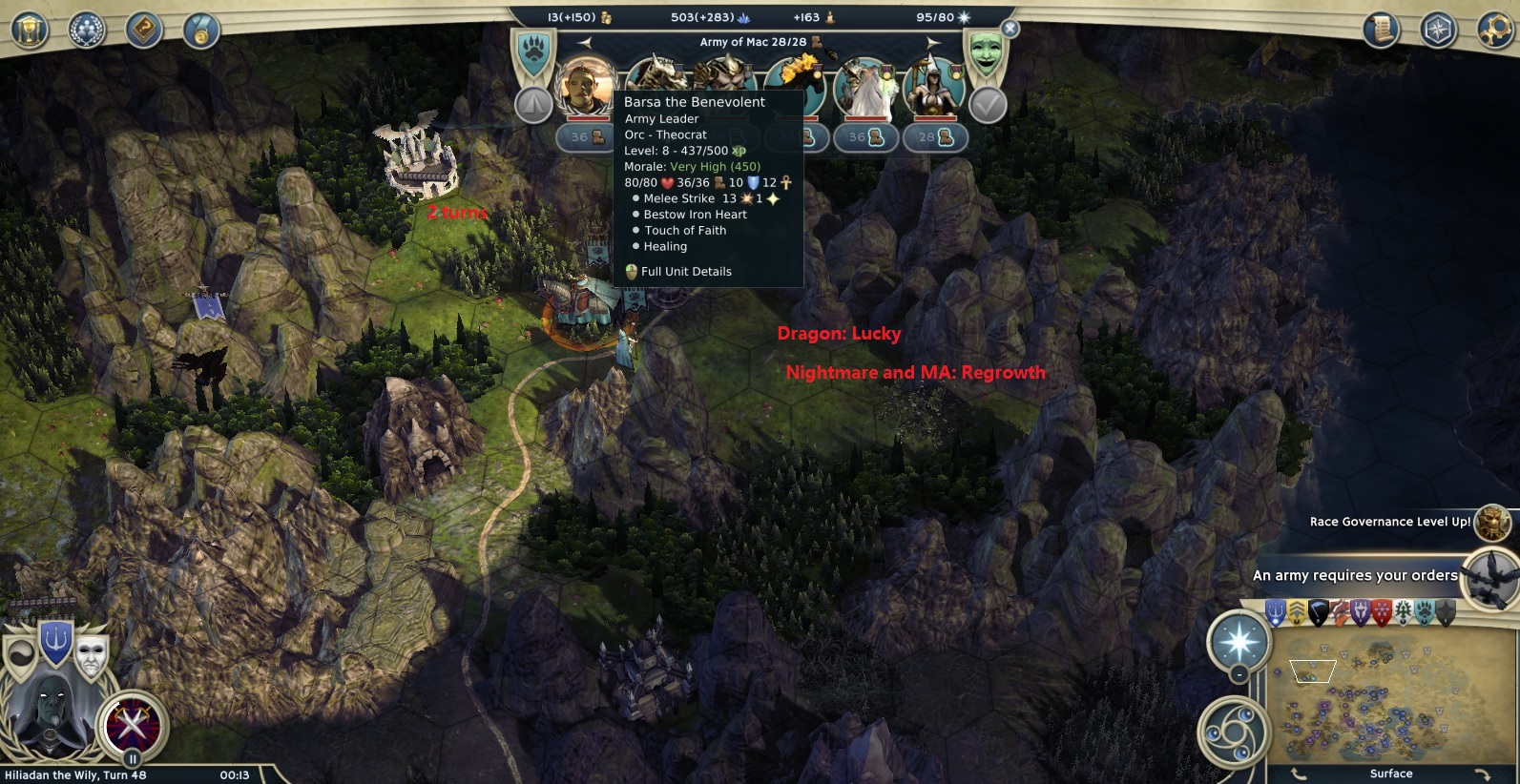The image size is (1520, 784).
Task: Select the white-hooded staff unit portrait
Action: [x=935, y=88]
